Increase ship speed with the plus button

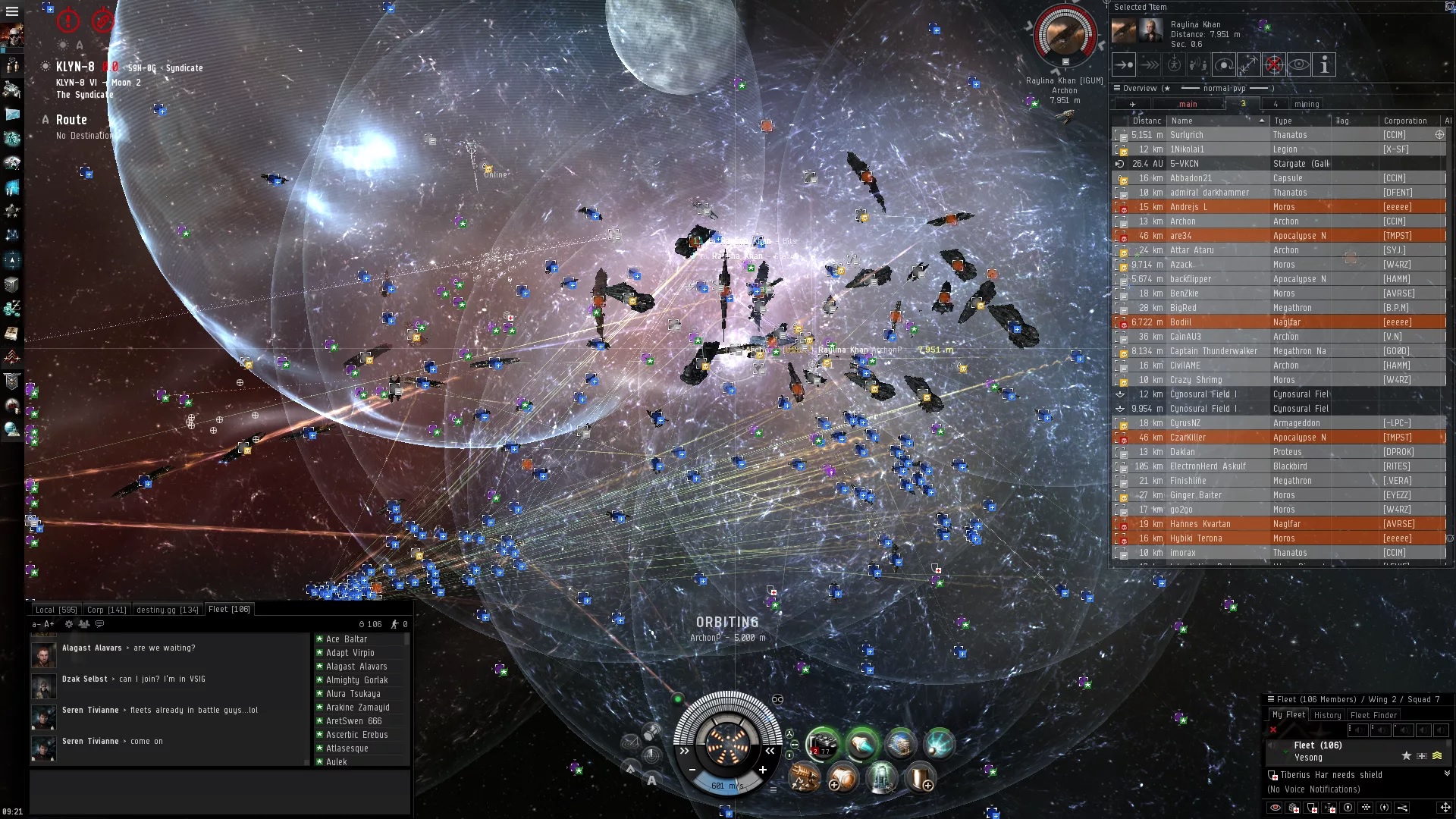coord(763,770)
